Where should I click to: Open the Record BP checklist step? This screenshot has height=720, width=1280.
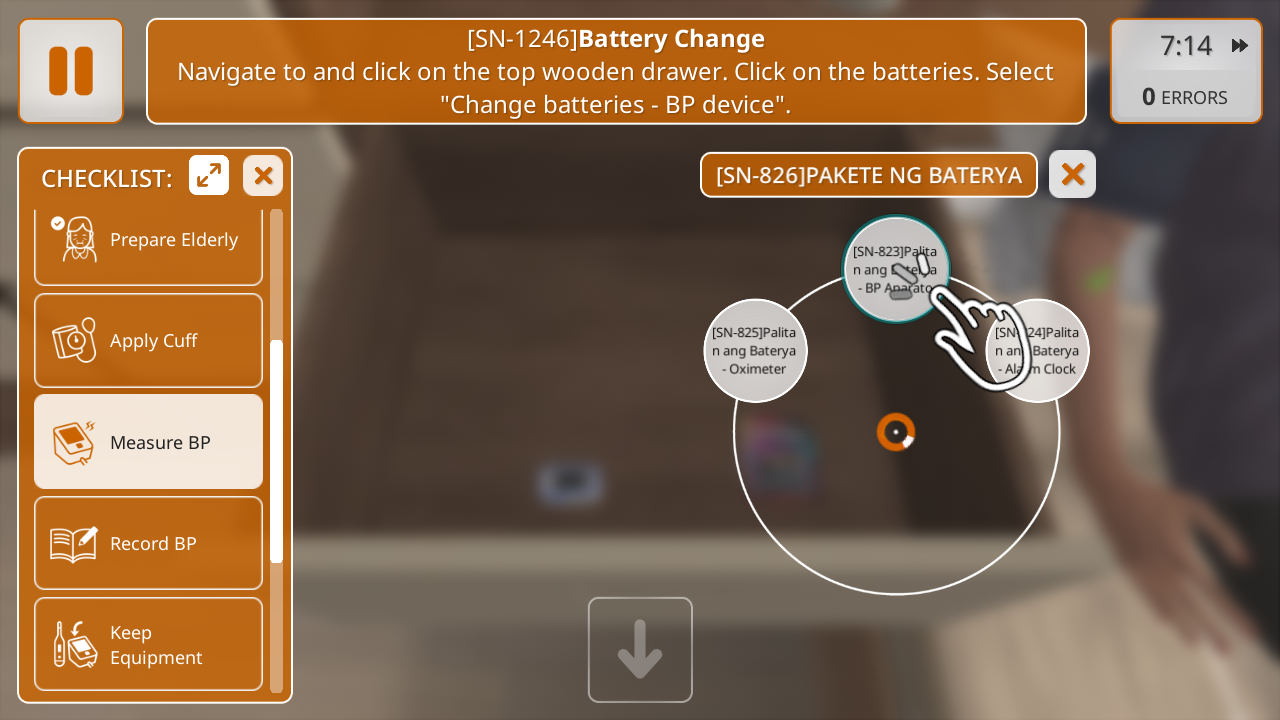148,543
